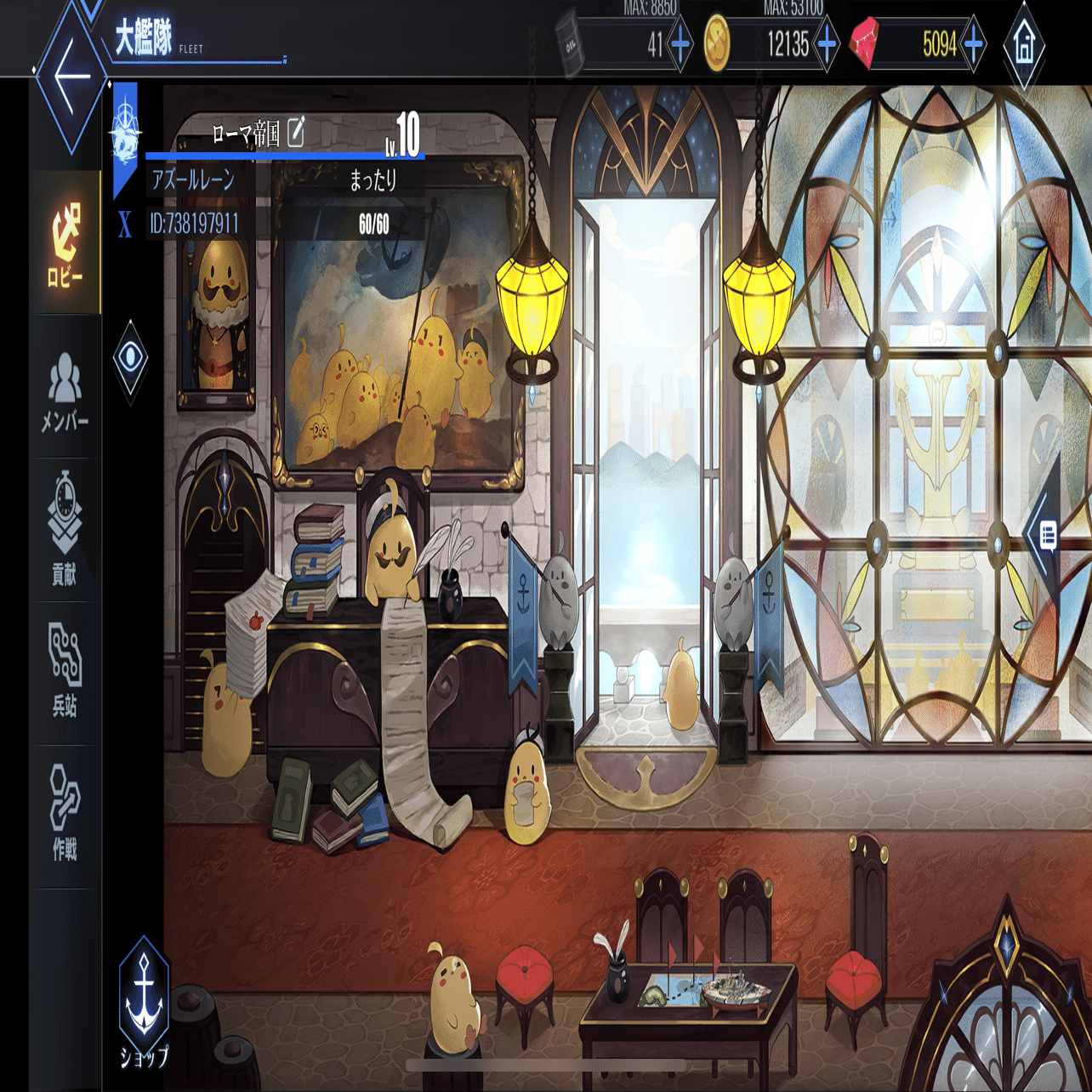Toggle the eye visibility icon

[x=130, y=357]
